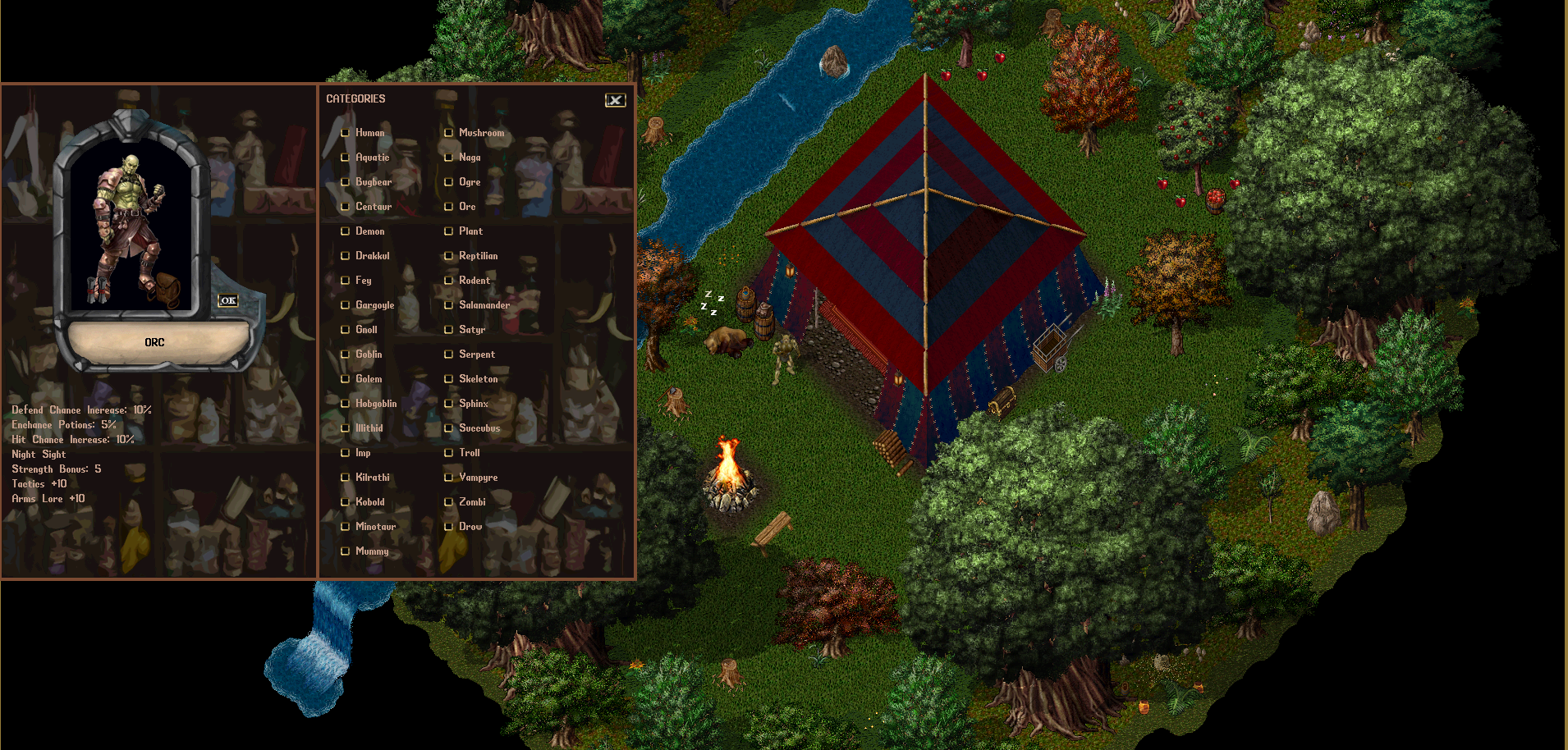Check the Demon category
The image size is (1568, 750).
click(345, 231)
